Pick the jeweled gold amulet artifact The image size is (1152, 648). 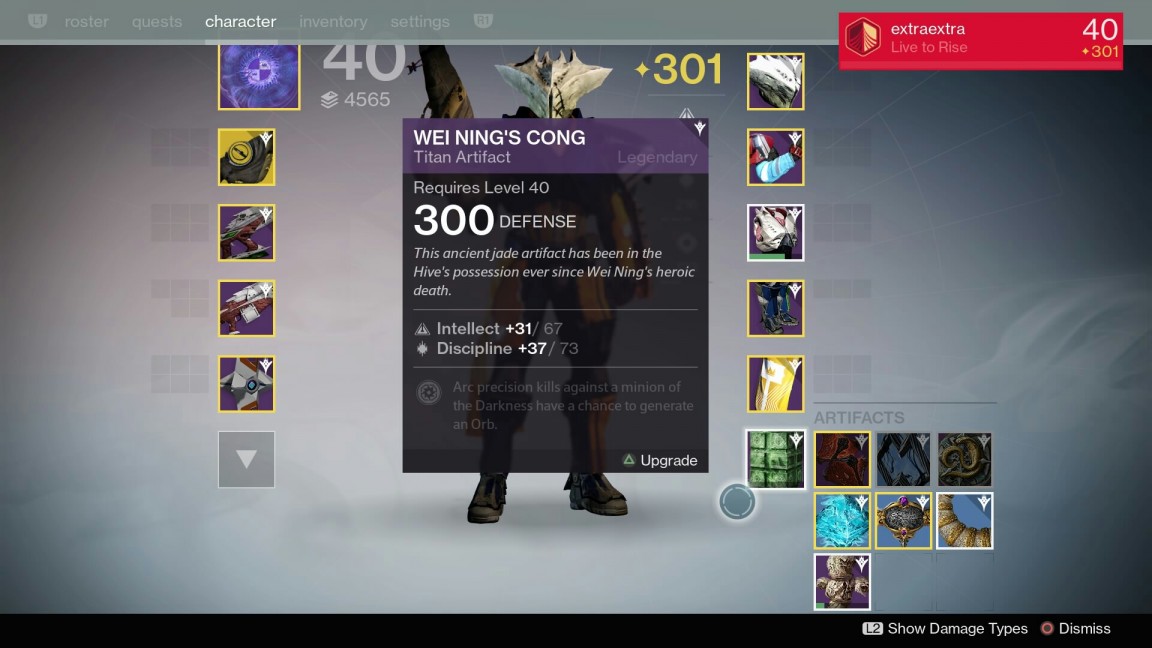tap(904, 520)
